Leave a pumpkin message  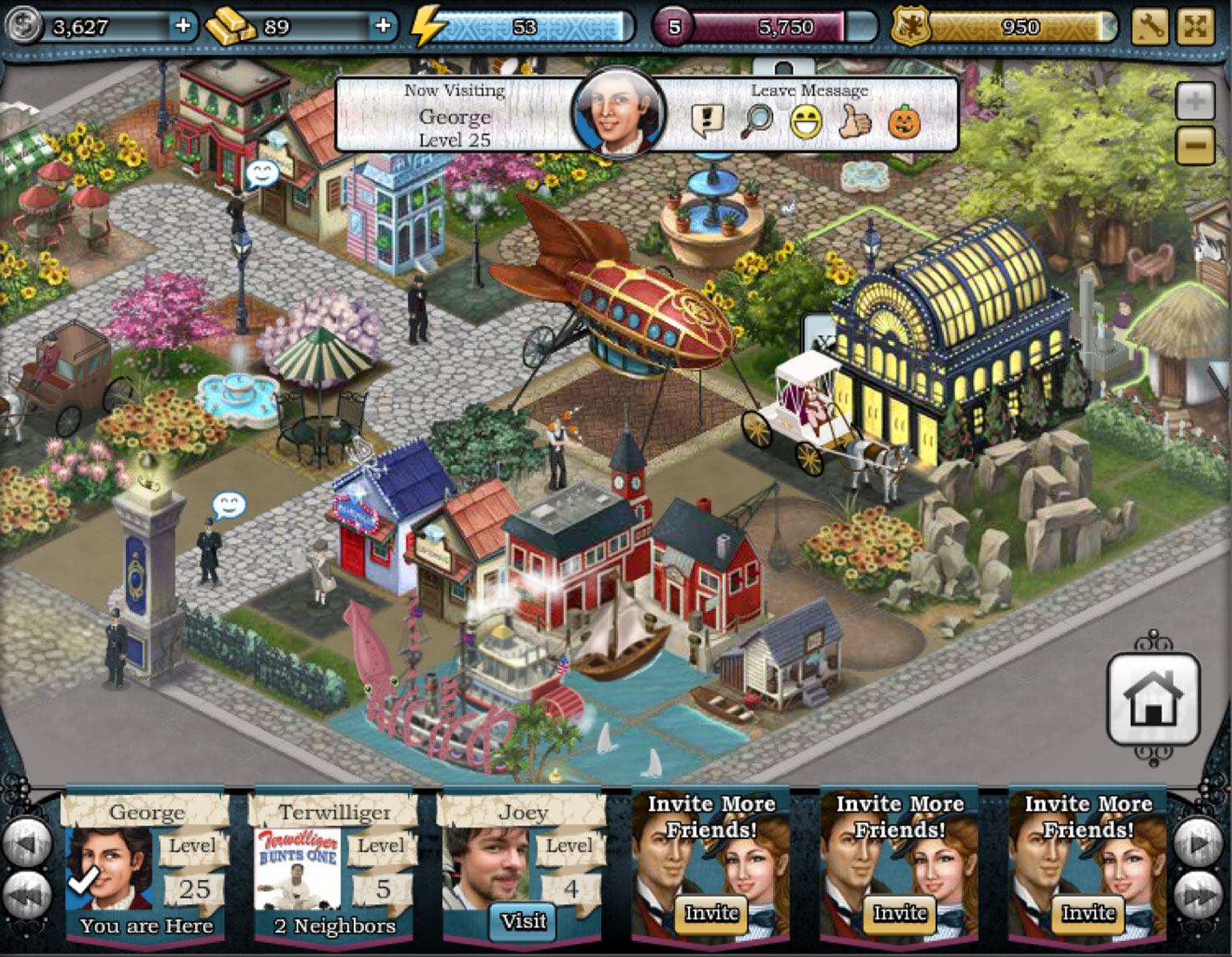(904, 122)
